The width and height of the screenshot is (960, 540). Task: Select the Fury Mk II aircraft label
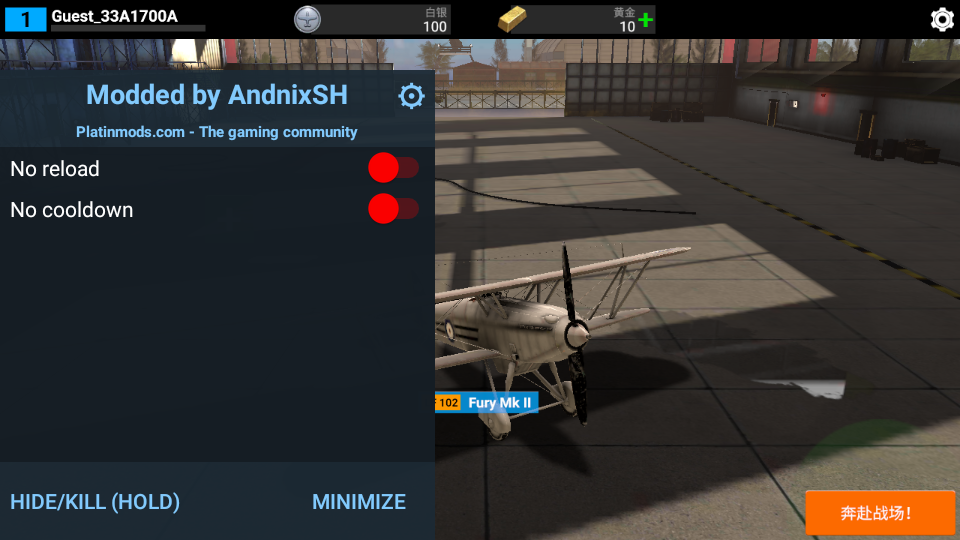pos(500,403)
